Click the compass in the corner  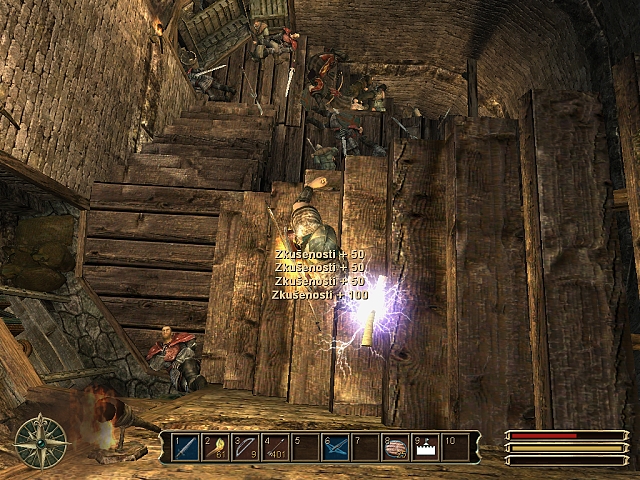41,441
